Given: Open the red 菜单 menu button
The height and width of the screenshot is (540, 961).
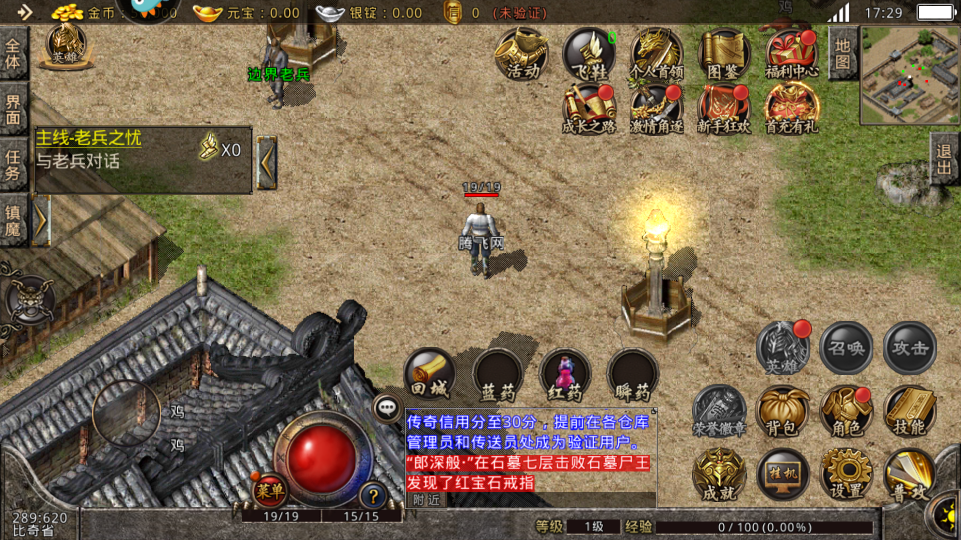Looking at the screenshot, I should [268, 489].
